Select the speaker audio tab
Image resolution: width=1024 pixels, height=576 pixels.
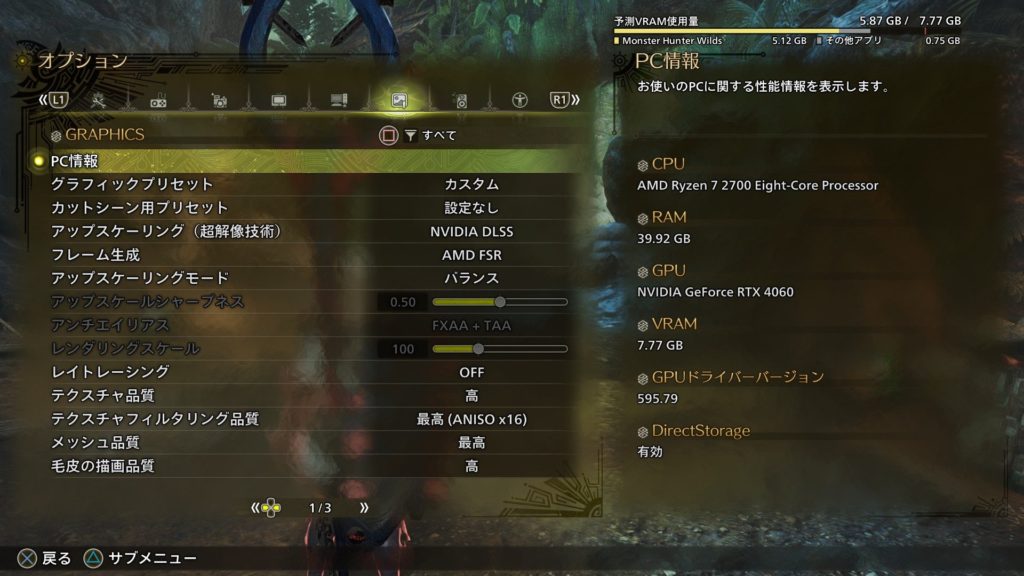460,100
